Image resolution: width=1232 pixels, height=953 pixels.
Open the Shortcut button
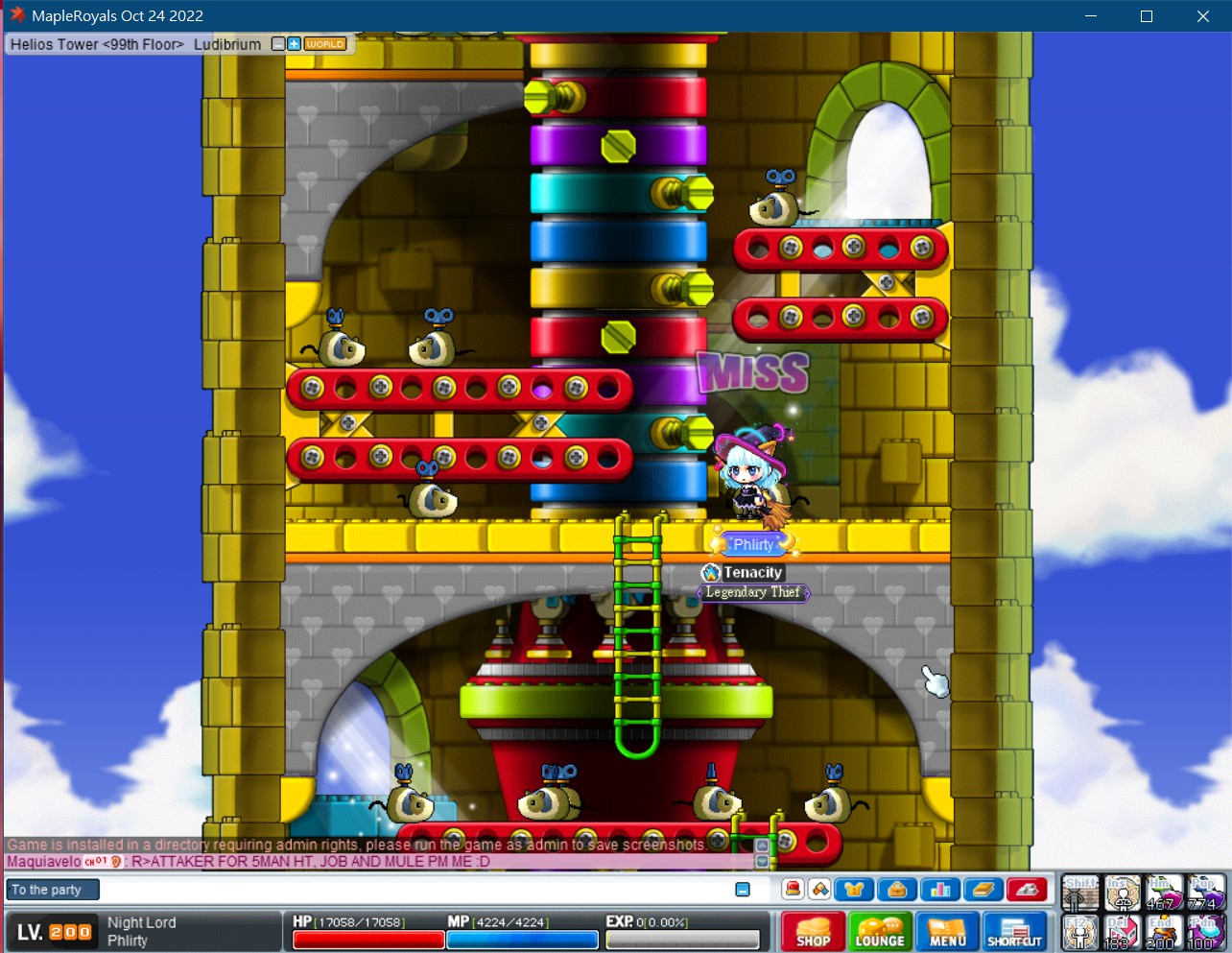1014,931
